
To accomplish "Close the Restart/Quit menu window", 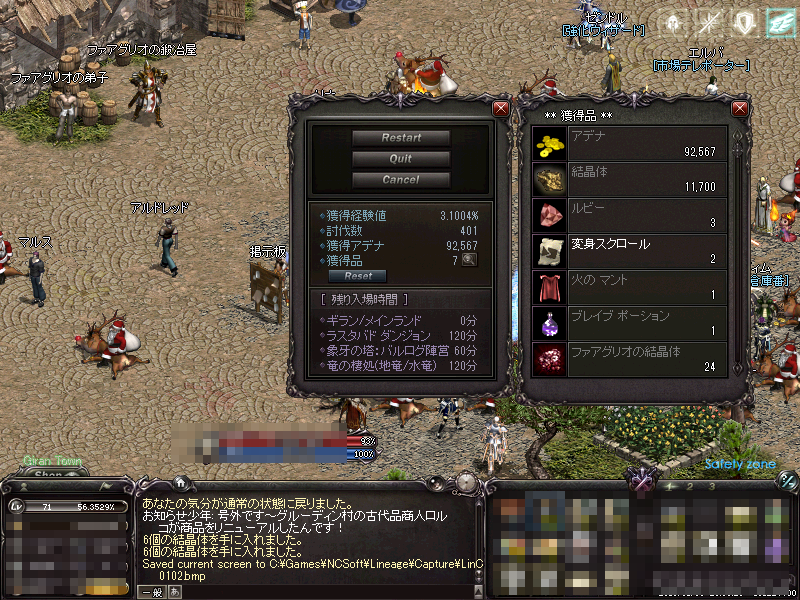I will 501,108.
